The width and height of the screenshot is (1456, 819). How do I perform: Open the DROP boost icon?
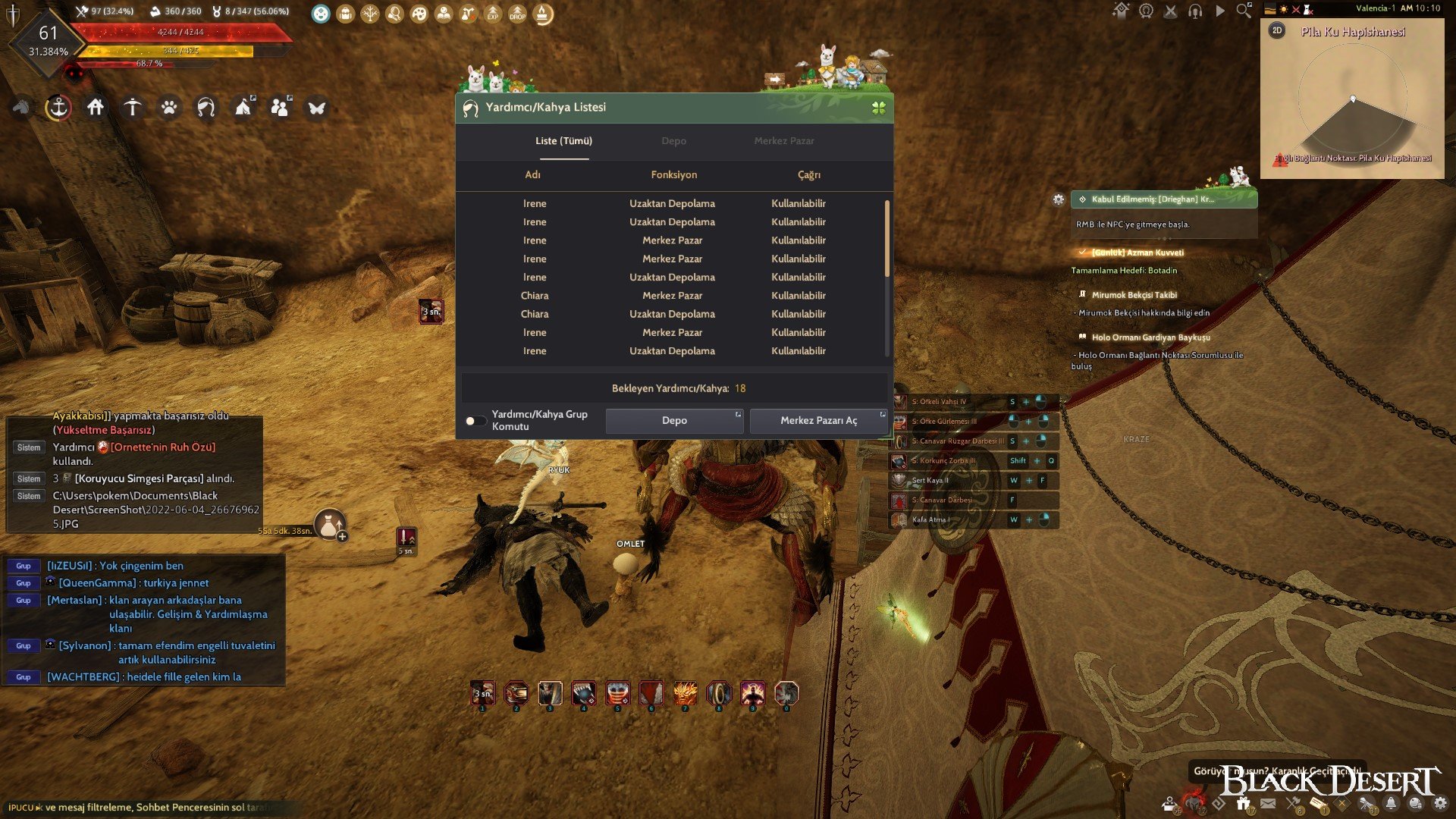pos(517,14)
